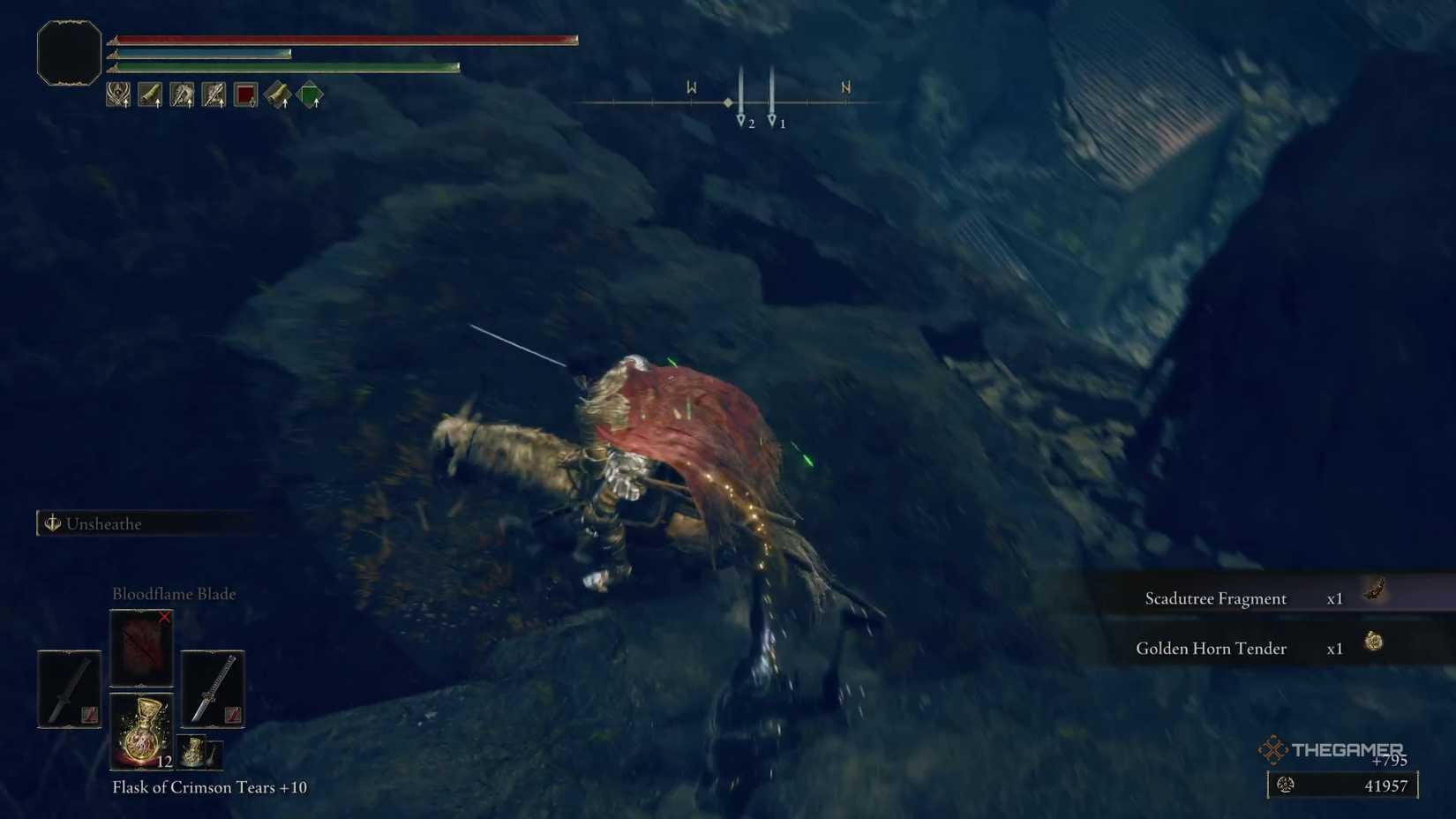Click the green diamond buff indicator
This screenshot has width=1456, height=819.
click(311, 94)
